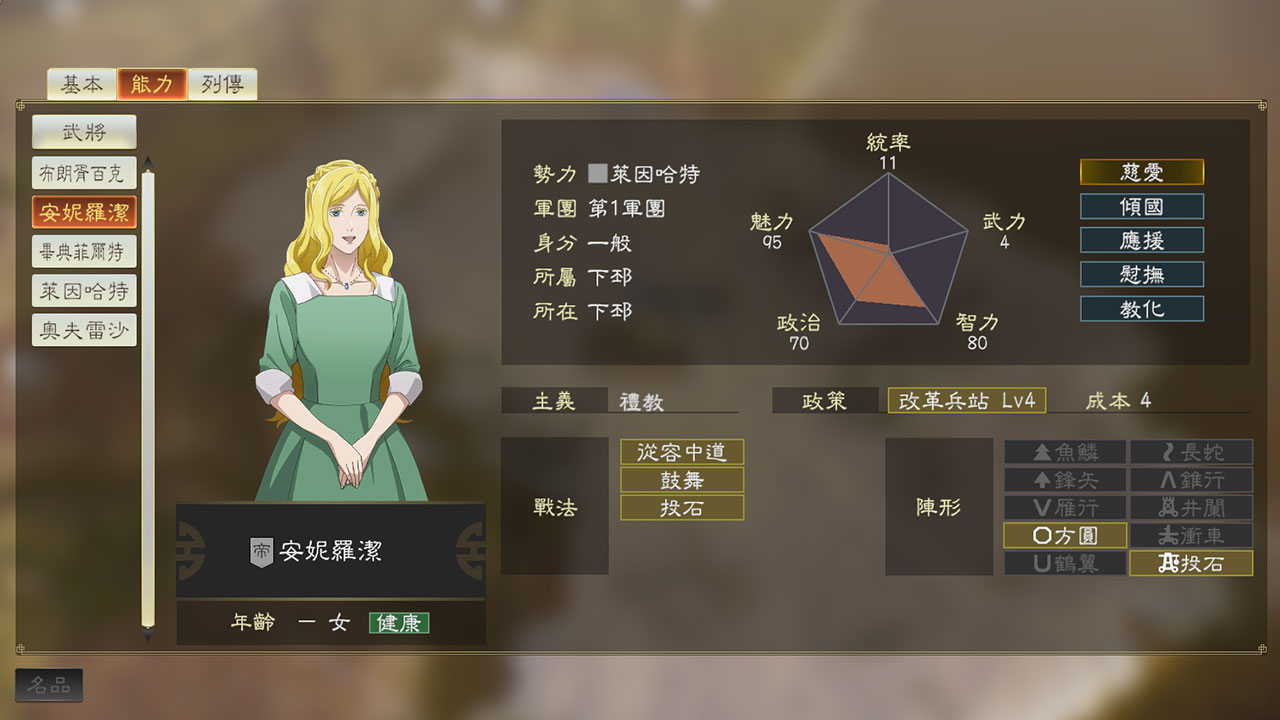Select the 投石 formation button
Viewport: 1280px width, 720px height.
[x=1191, y=564]
